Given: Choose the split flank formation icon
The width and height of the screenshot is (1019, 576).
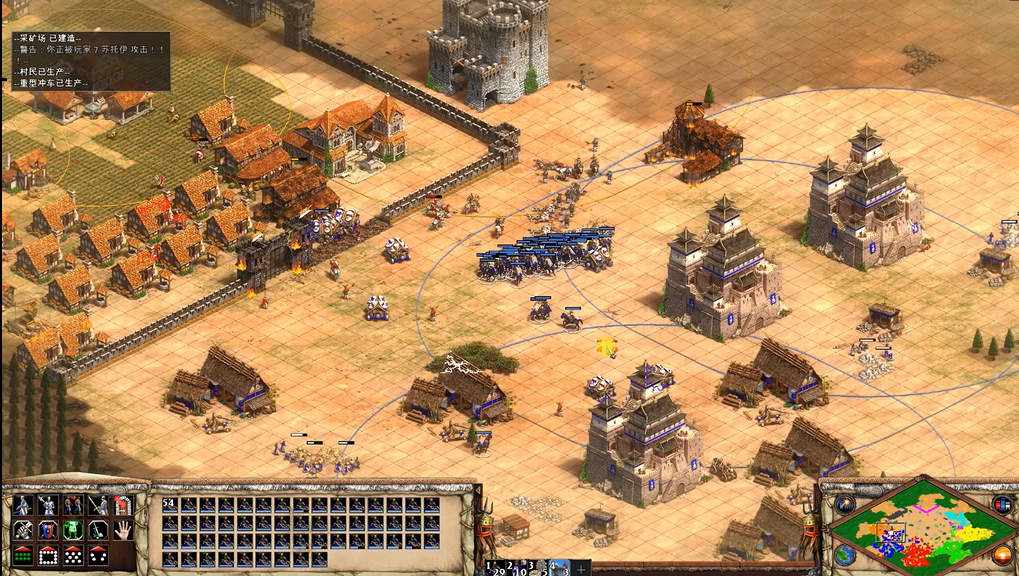Looking at the screenshot, I should click(97, 556).
